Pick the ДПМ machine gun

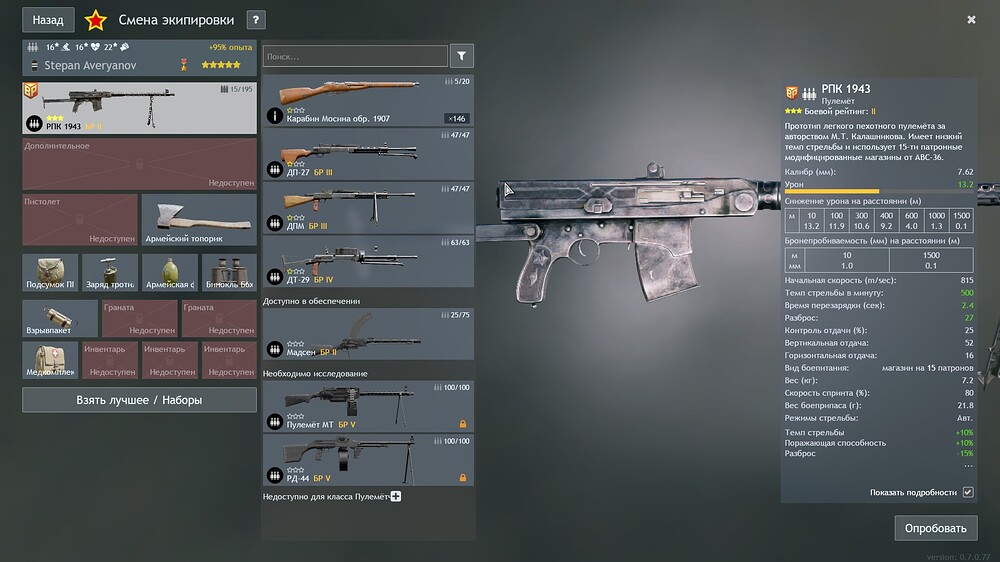click(x=367, y=208)
